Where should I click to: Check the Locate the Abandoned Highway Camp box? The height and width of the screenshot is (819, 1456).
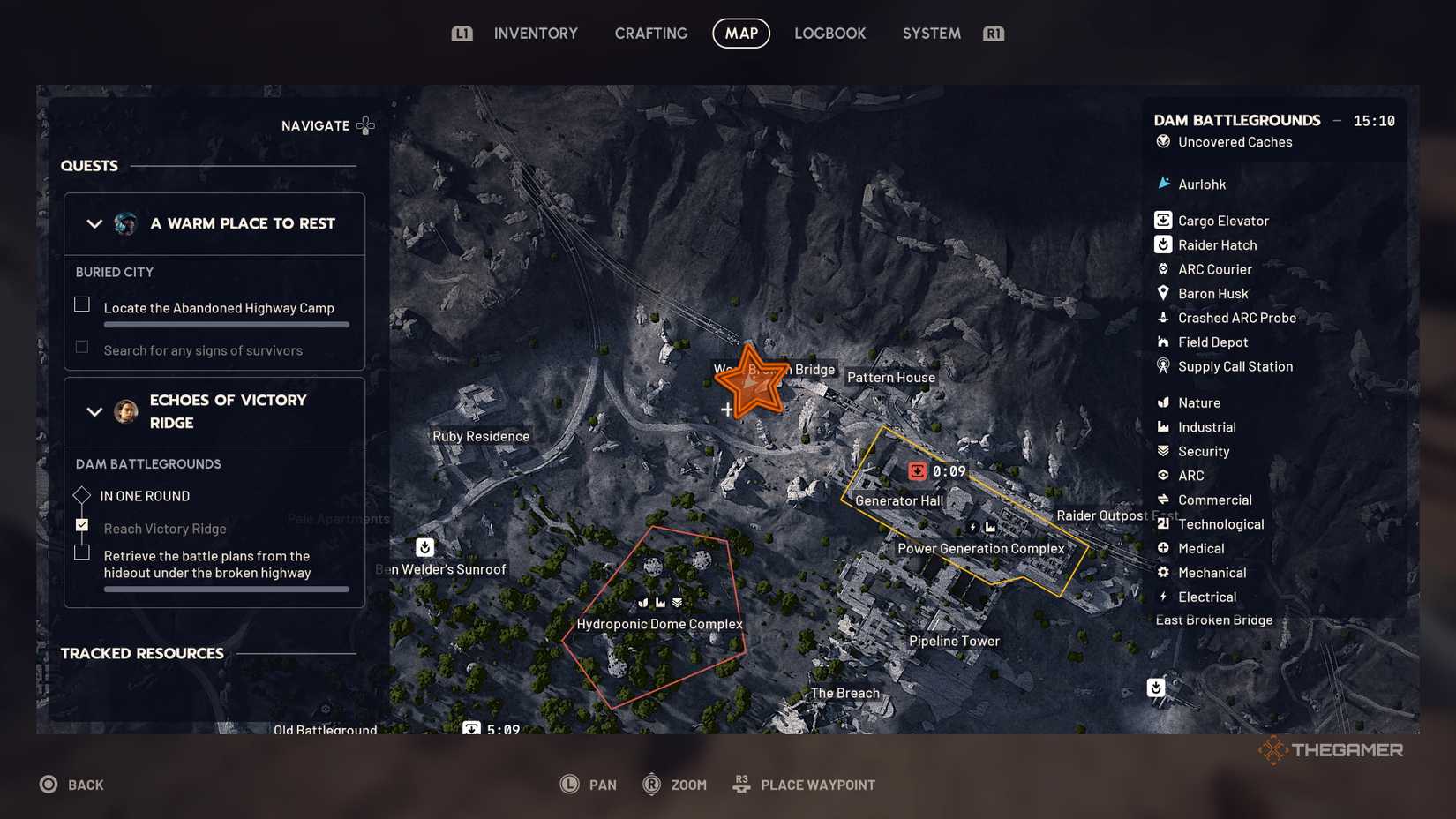click(x=81, y=304)
